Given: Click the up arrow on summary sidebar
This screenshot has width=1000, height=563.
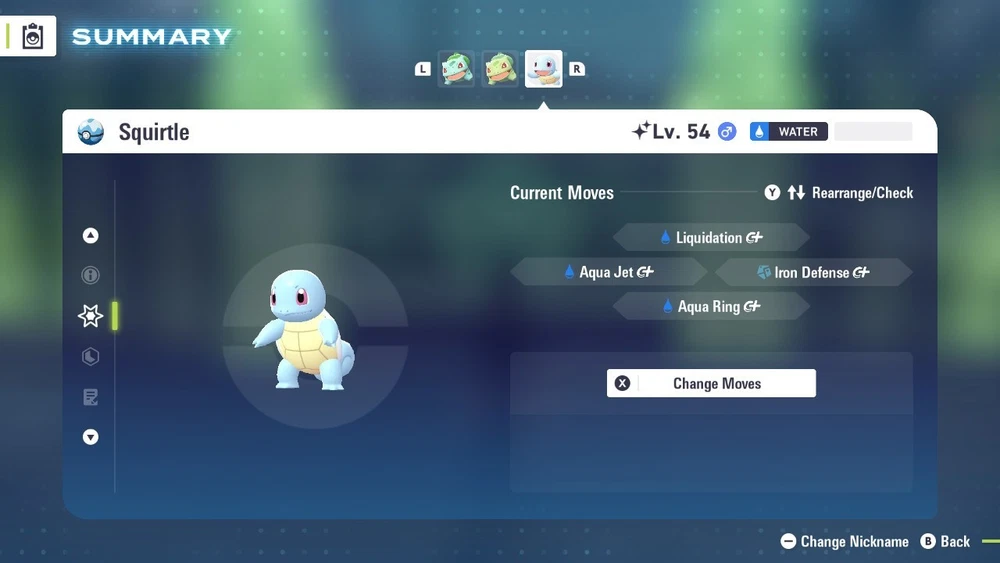Looking at the screenshot, I should pyautogui.click(x=91, y=236).
